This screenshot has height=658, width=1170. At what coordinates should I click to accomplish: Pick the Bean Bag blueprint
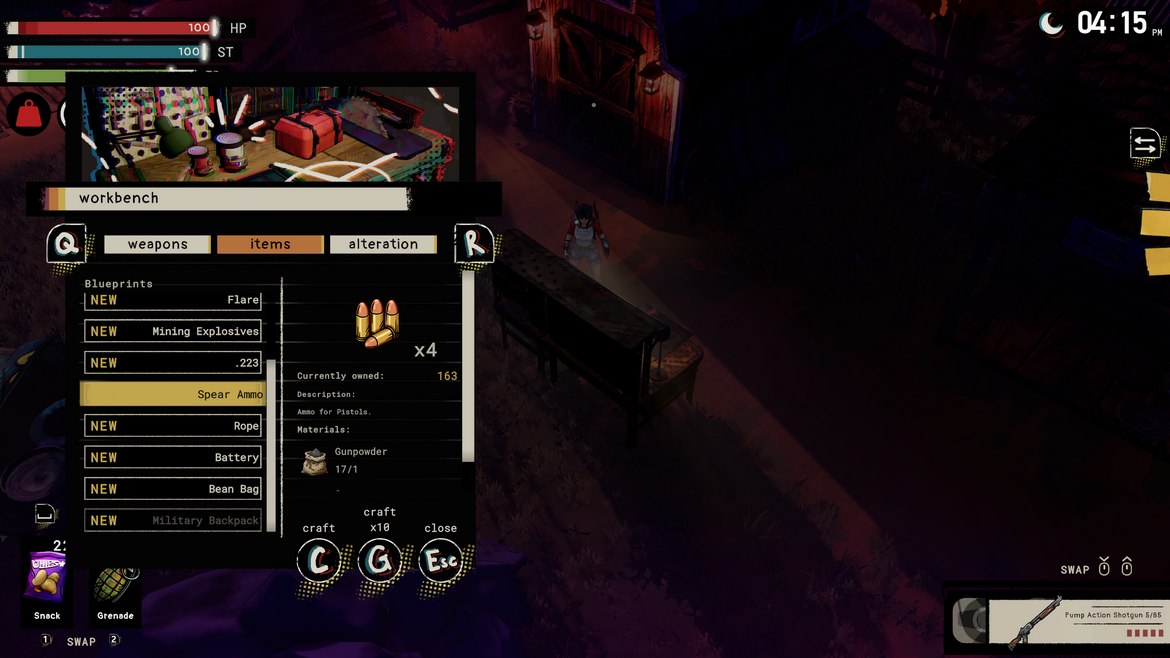173,489
